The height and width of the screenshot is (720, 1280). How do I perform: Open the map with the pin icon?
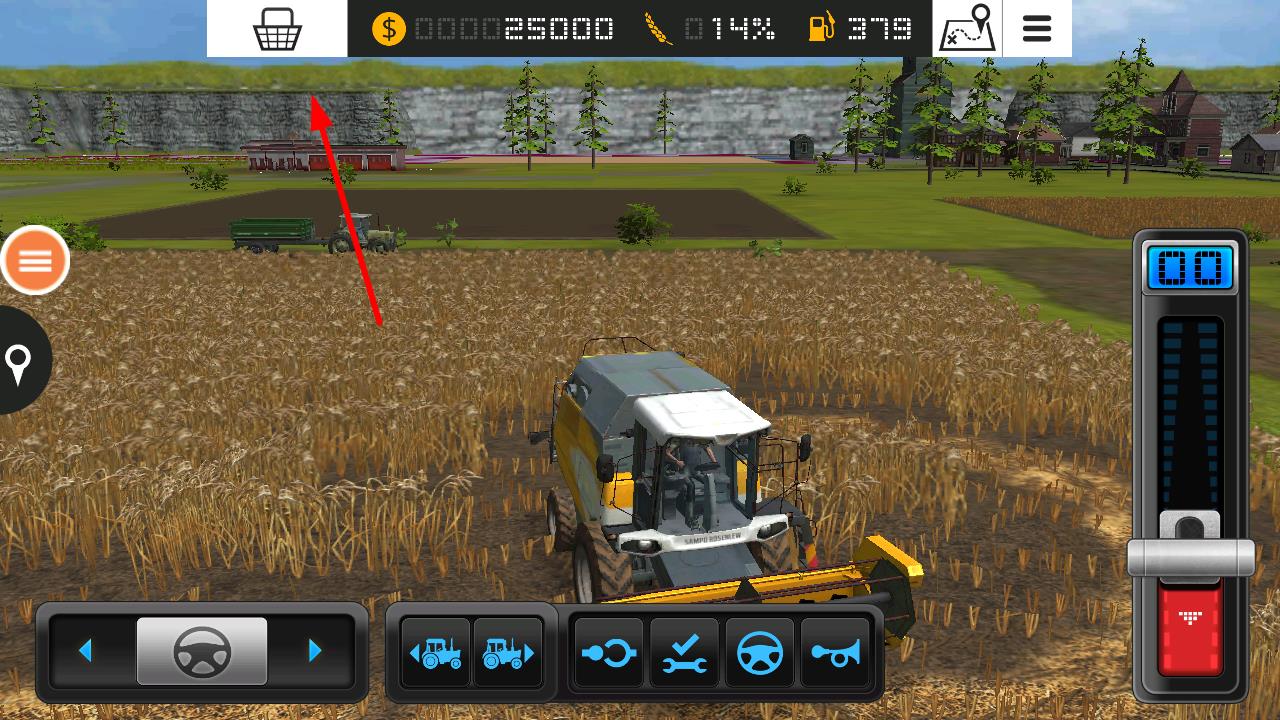(967, 29)
